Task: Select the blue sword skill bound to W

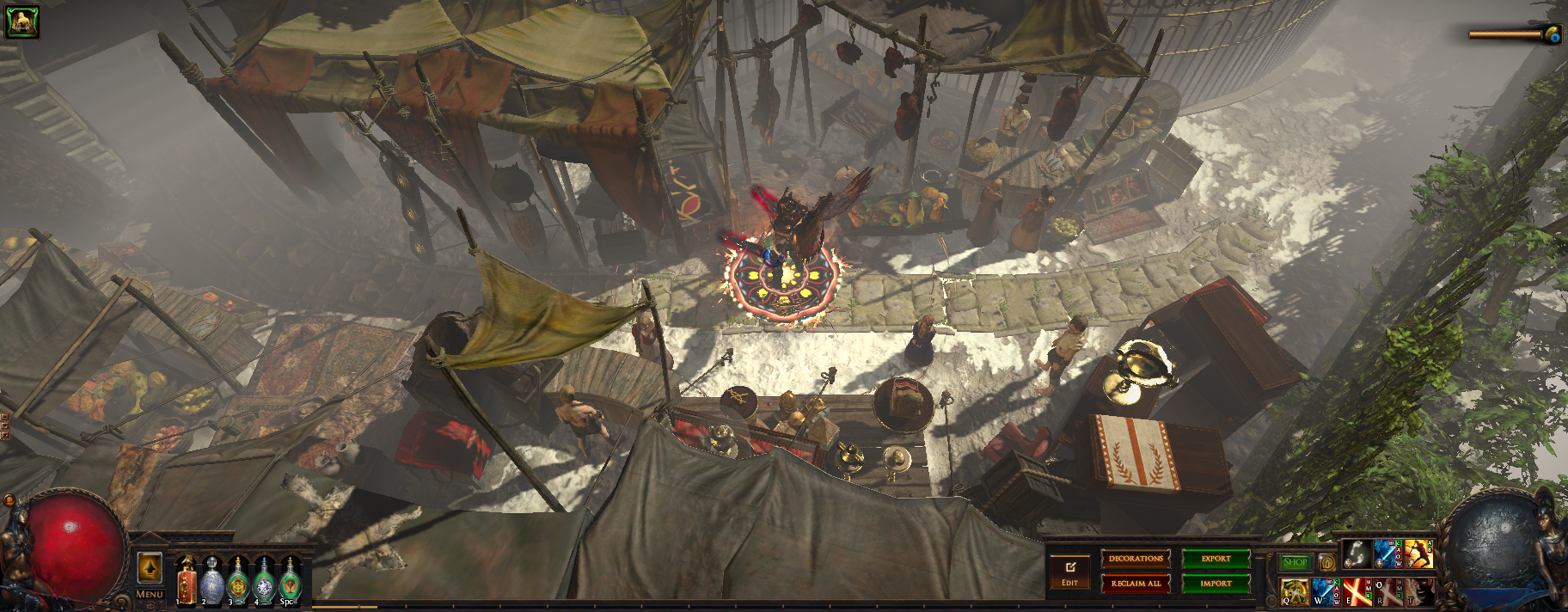Action: pos(1325,591)
